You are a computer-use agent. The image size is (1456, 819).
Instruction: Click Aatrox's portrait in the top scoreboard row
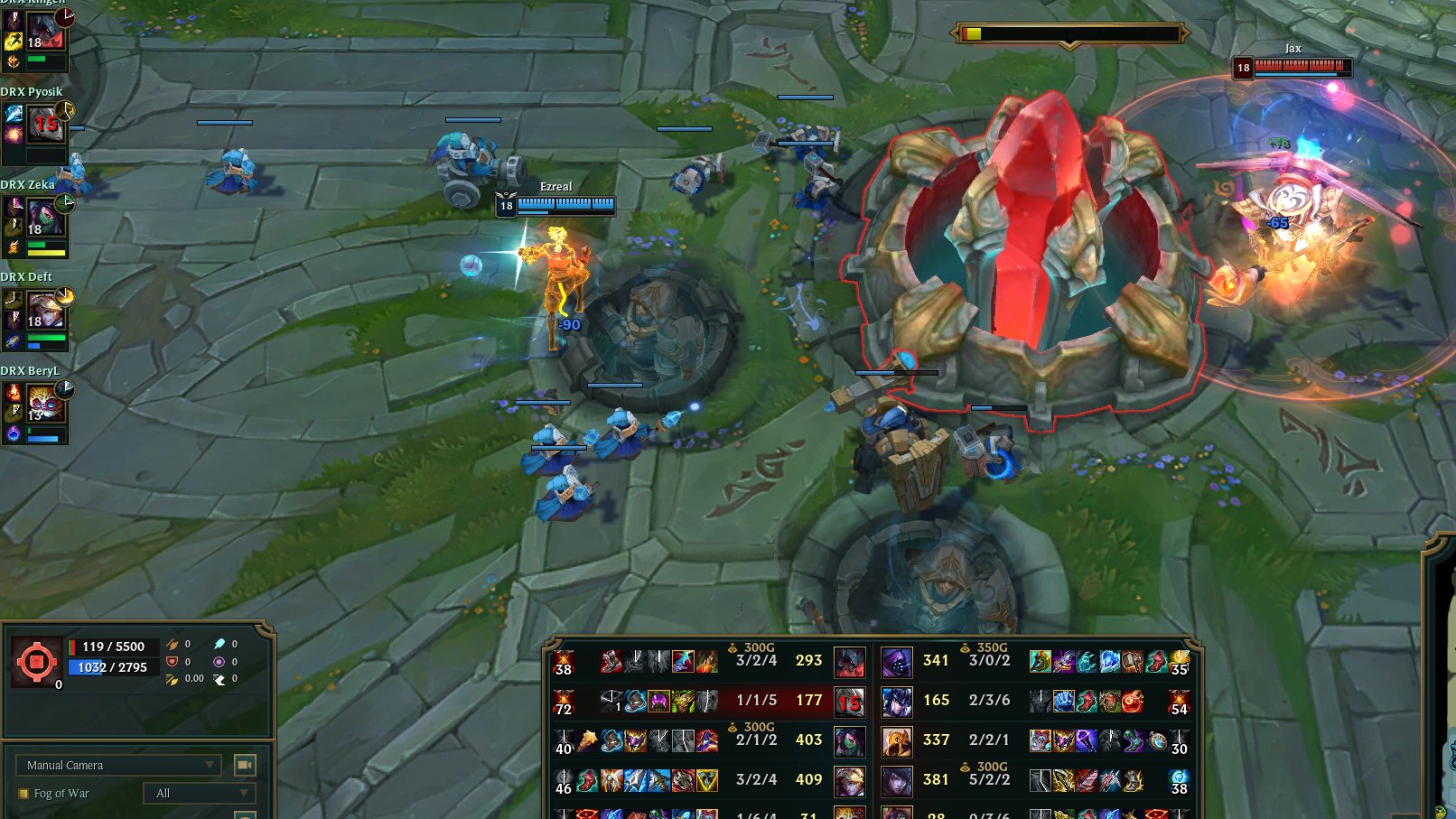pyautogui.click(x=850, y=660)
